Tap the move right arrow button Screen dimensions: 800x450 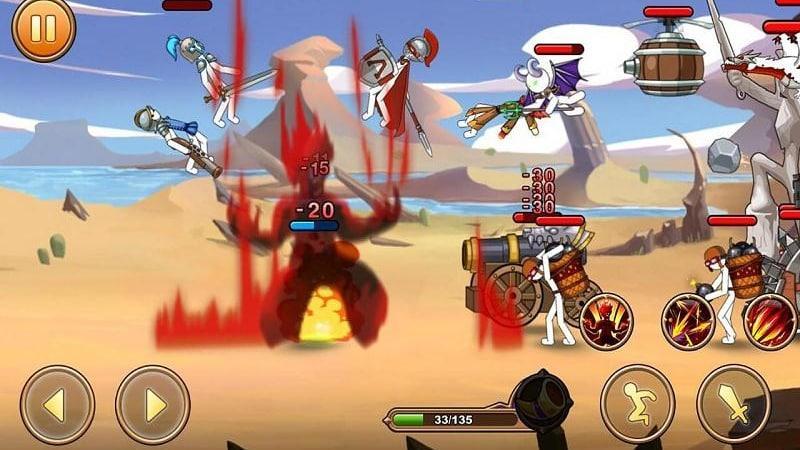(x=153, y=405)
